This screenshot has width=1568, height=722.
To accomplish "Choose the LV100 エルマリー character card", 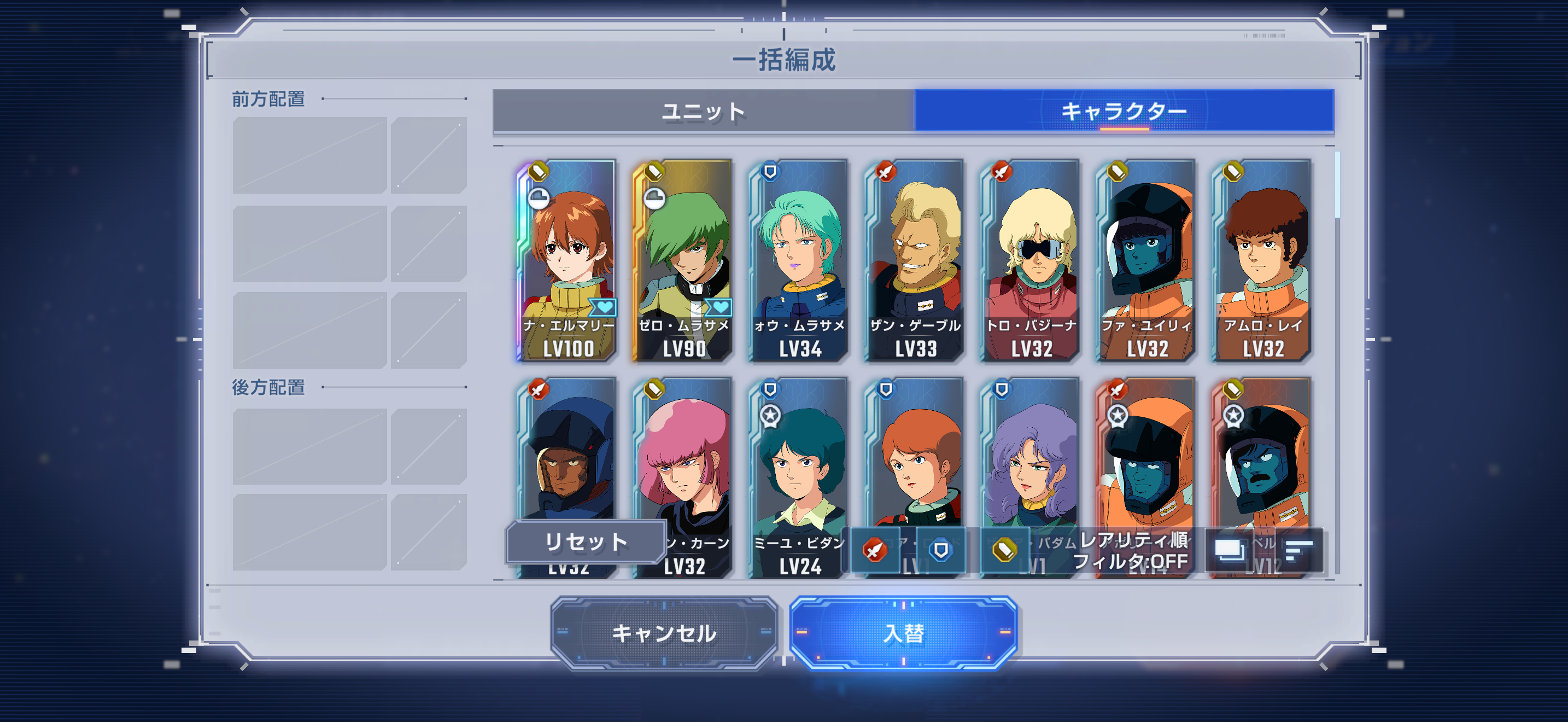I will click(x=567, y=260).
